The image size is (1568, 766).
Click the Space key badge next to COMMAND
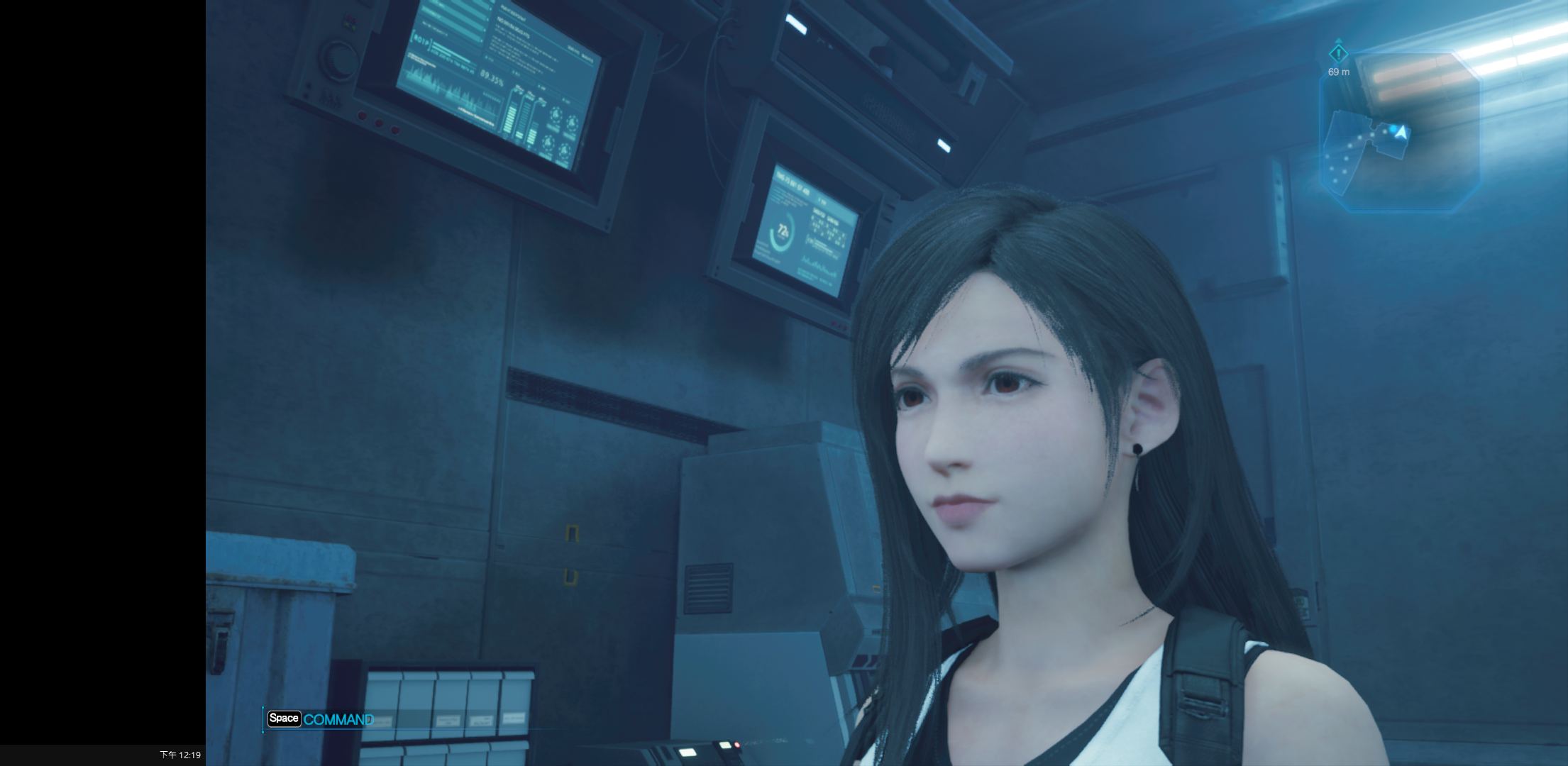point(284,719)
